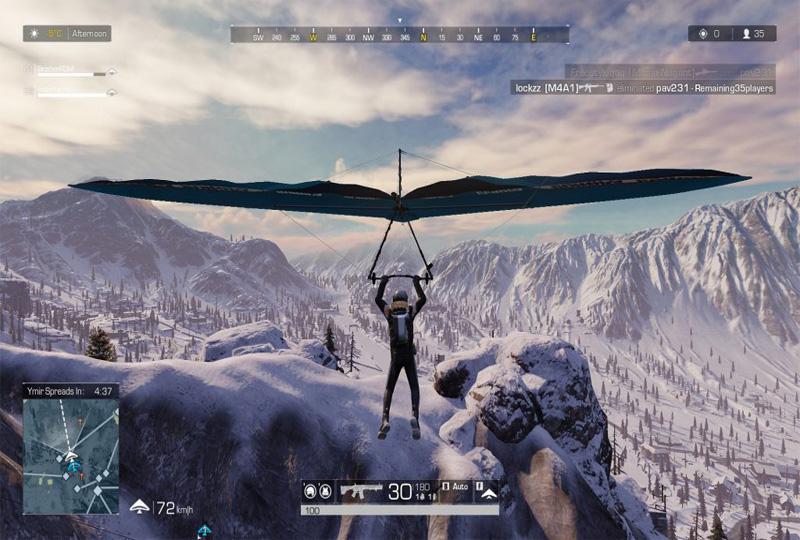Image resolution: width=800 pixels, height=540 pixels.
Task: Click the kill count icon
Action: click(701, 34)
